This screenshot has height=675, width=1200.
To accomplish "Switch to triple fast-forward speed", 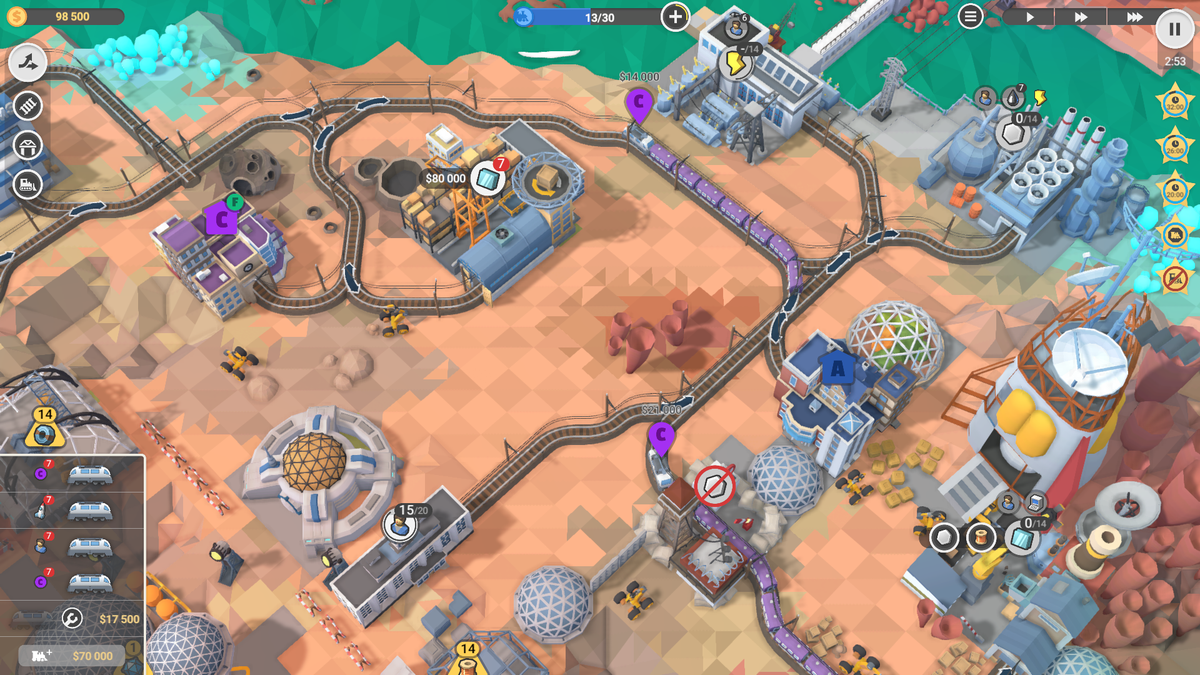I will coord(1134,17).
